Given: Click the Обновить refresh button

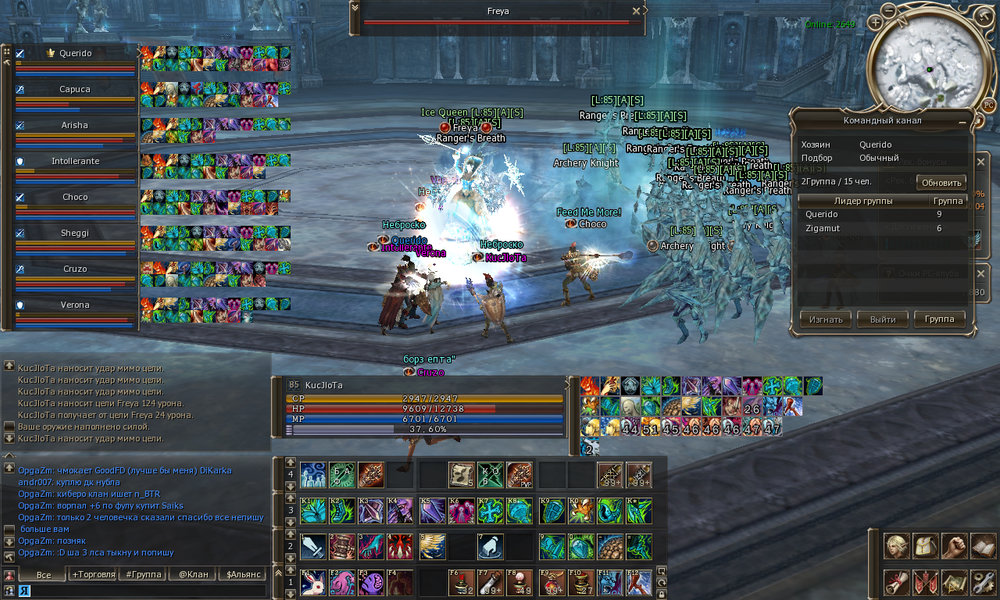Looking at the screenshot, I should [940, 183].
